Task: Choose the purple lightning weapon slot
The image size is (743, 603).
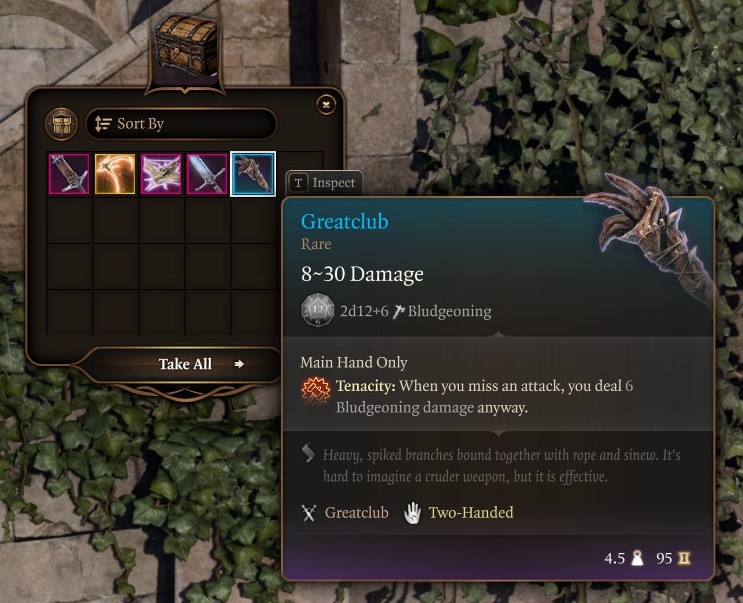Action: tap(161, 174)
